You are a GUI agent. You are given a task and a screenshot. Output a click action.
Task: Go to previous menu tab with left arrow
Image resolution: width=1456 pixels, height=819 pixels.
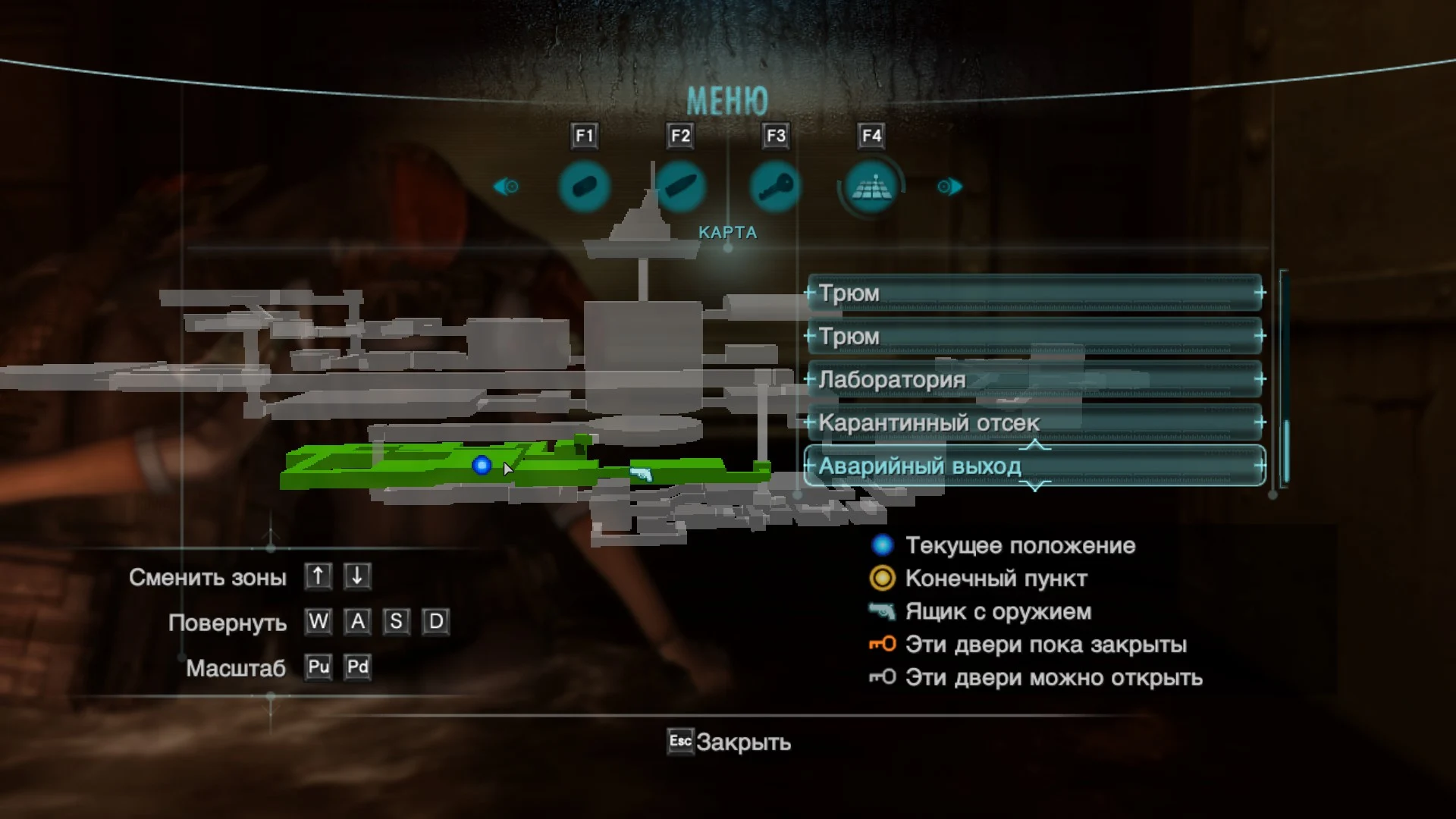pos(506,187)
